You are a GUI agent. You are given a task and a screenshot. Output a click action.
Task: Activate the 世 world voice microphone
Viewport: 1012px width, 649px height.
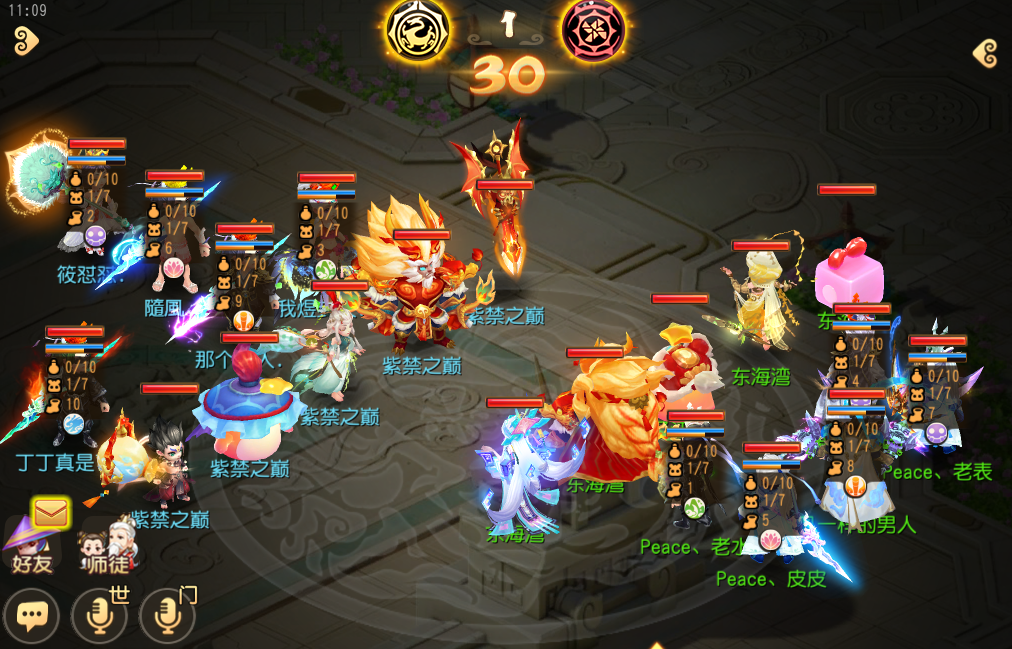tap(100, 616)
